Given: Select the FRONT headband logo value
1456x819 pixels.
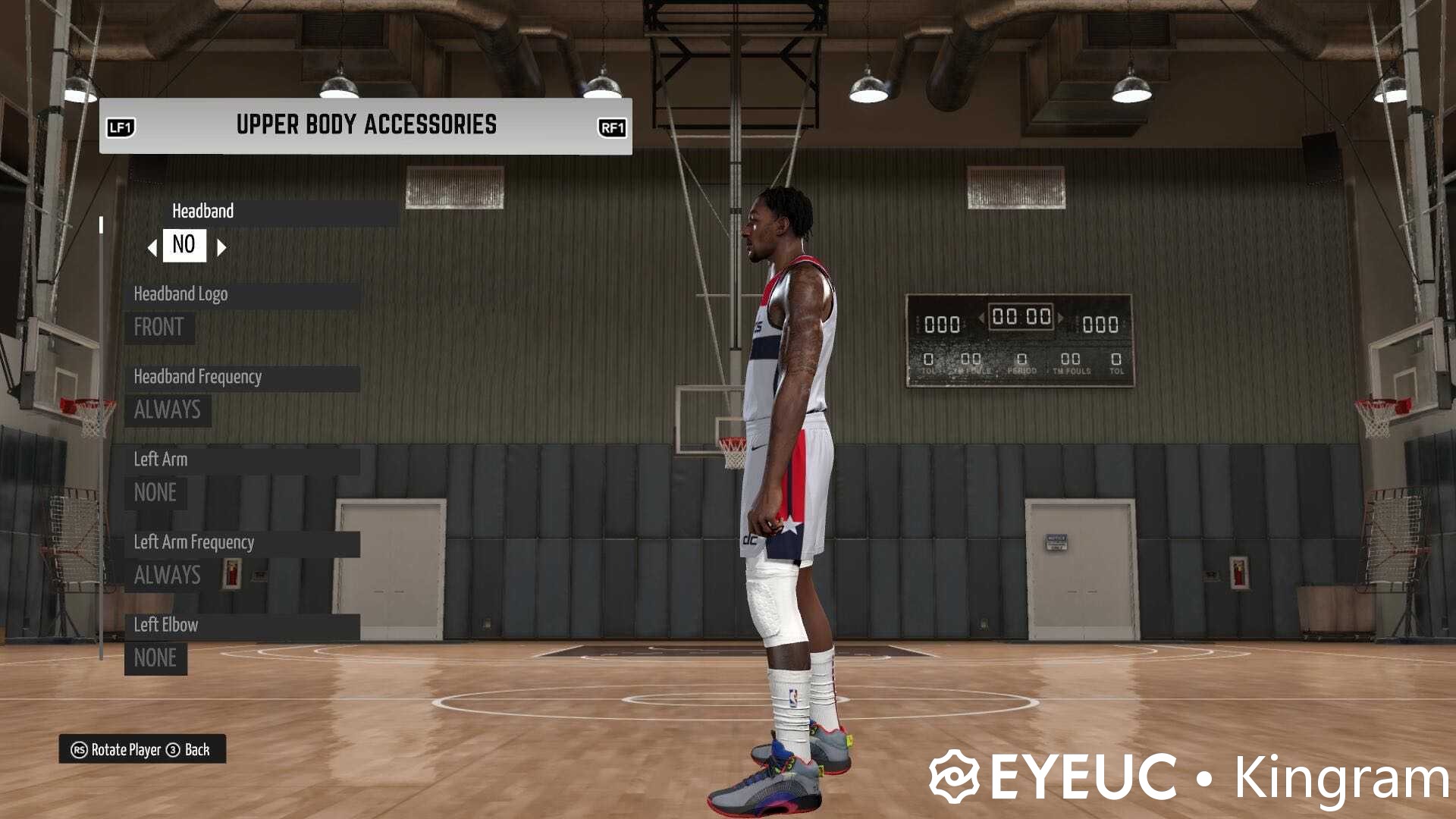Looking at the screenshot, I should coord(159,328).
